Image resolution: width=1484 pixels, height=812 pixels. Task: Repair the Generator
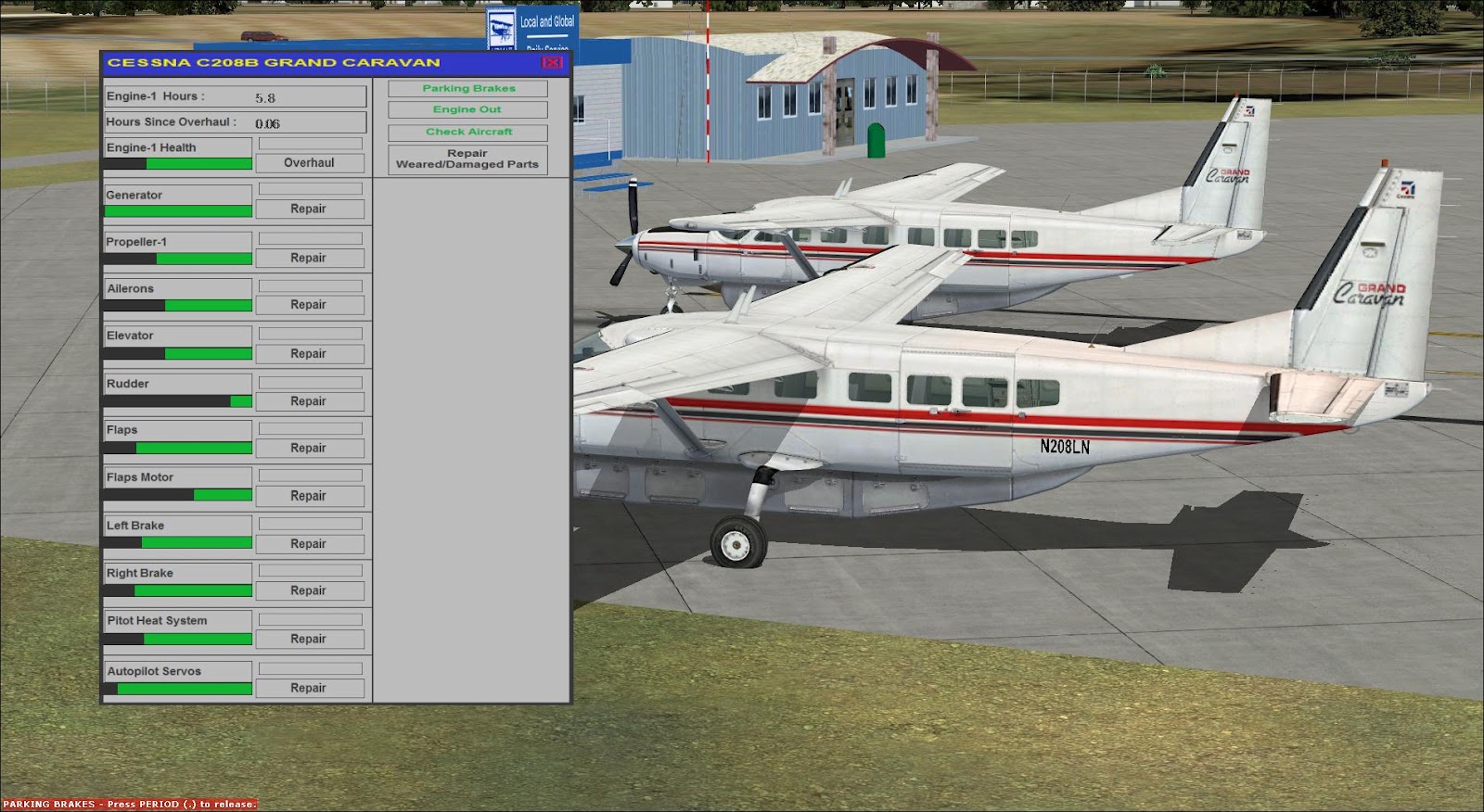point(311,209)
